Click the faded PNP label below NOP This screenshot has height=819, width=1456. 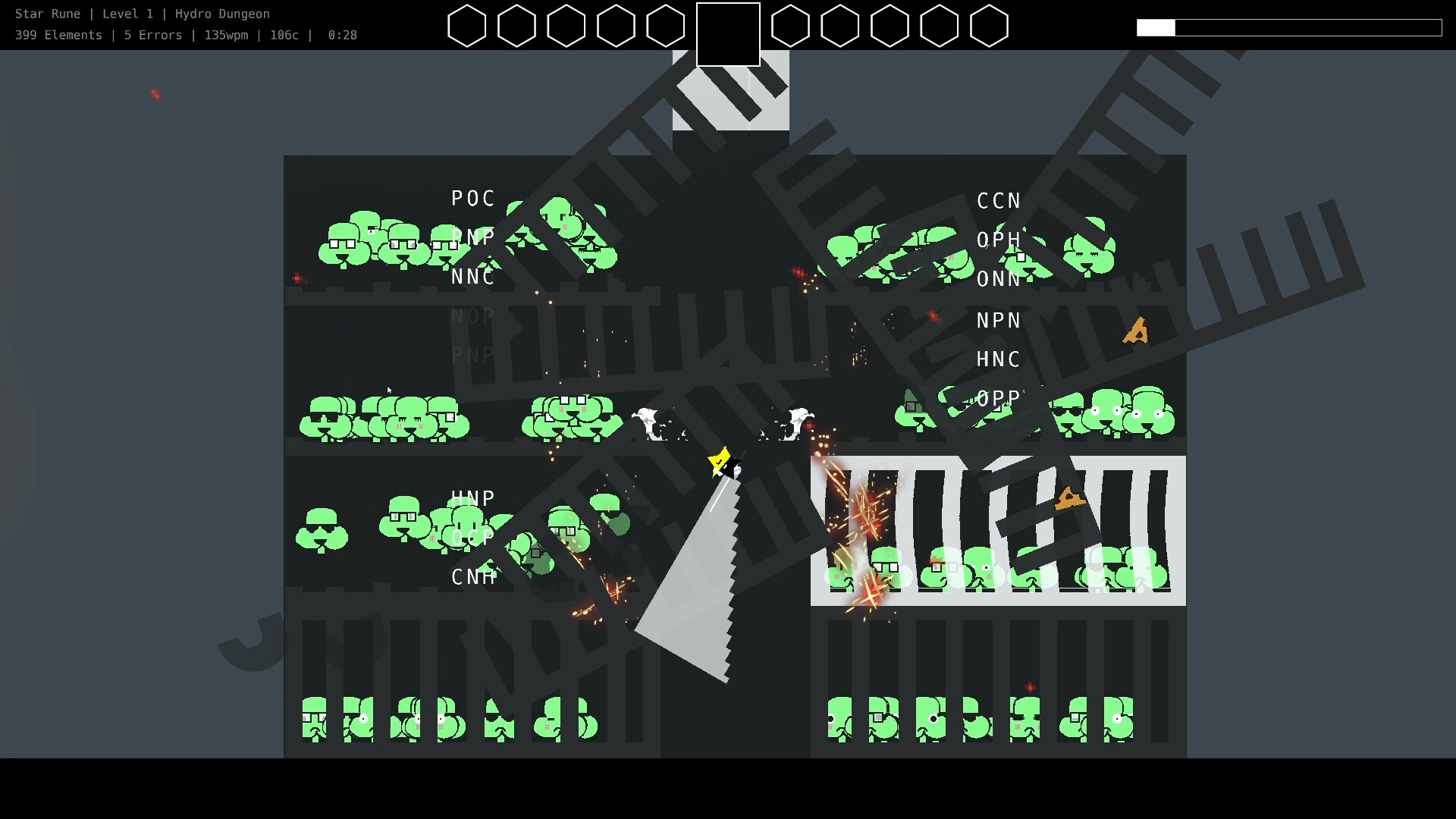click(472, 354)
